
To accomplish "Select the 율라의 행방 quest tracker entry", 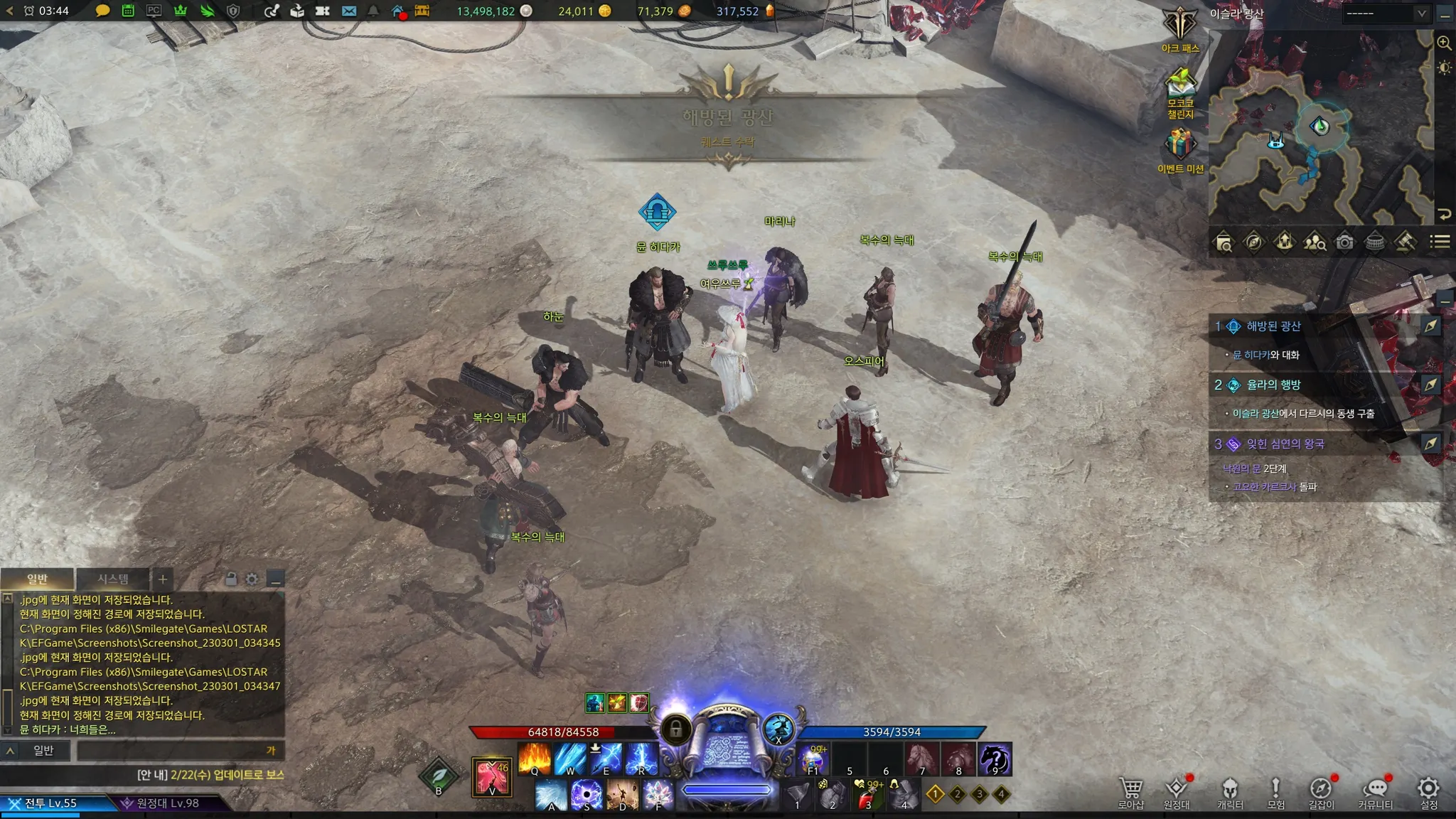I will (1273, 385).
